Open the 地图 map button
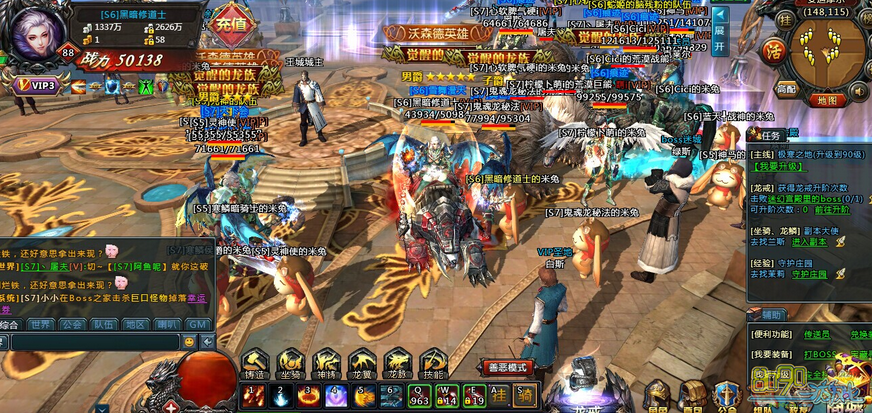 [x=825, y=100]
